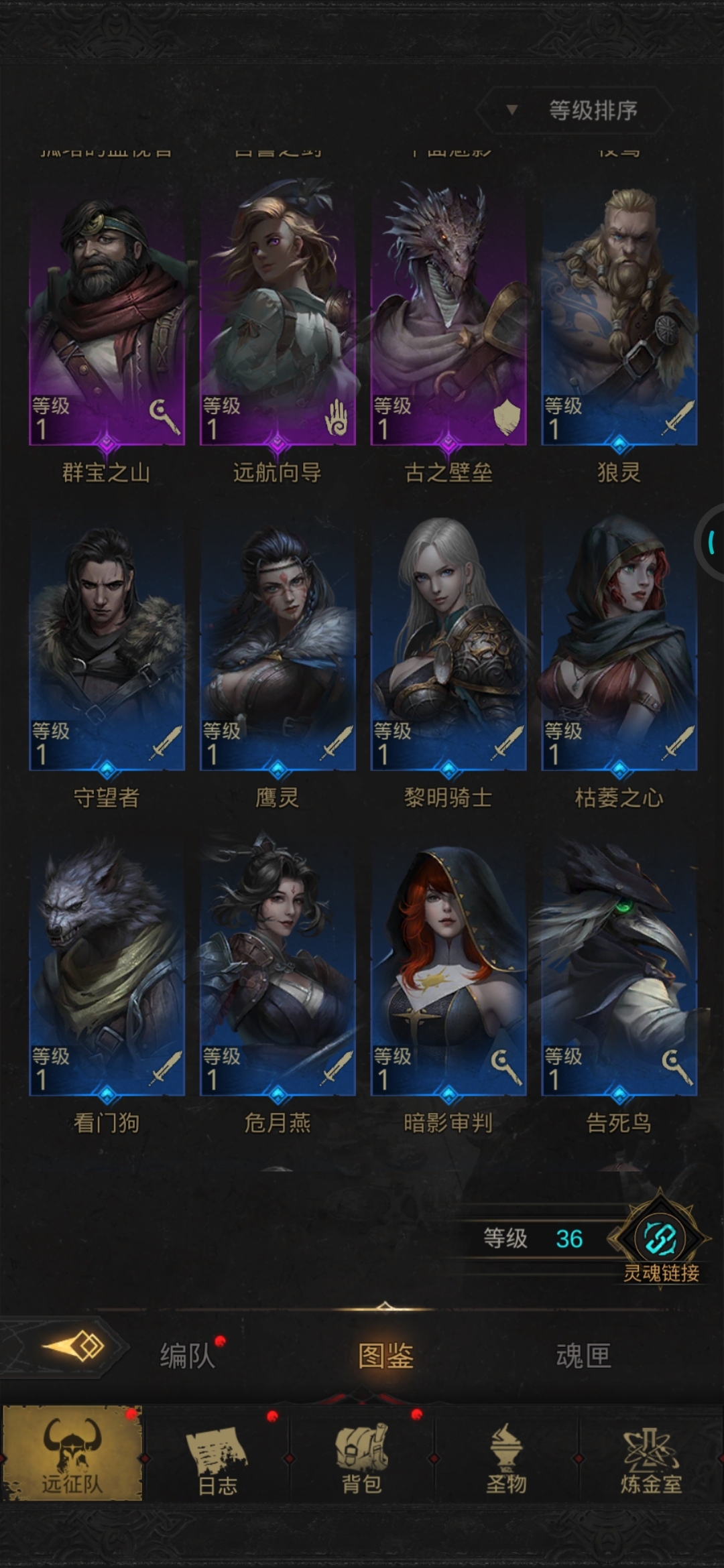Viewport: 724px width, 1568px height.
Task: Switch to the 编队 tab
Action: [x=187, y=1356]
